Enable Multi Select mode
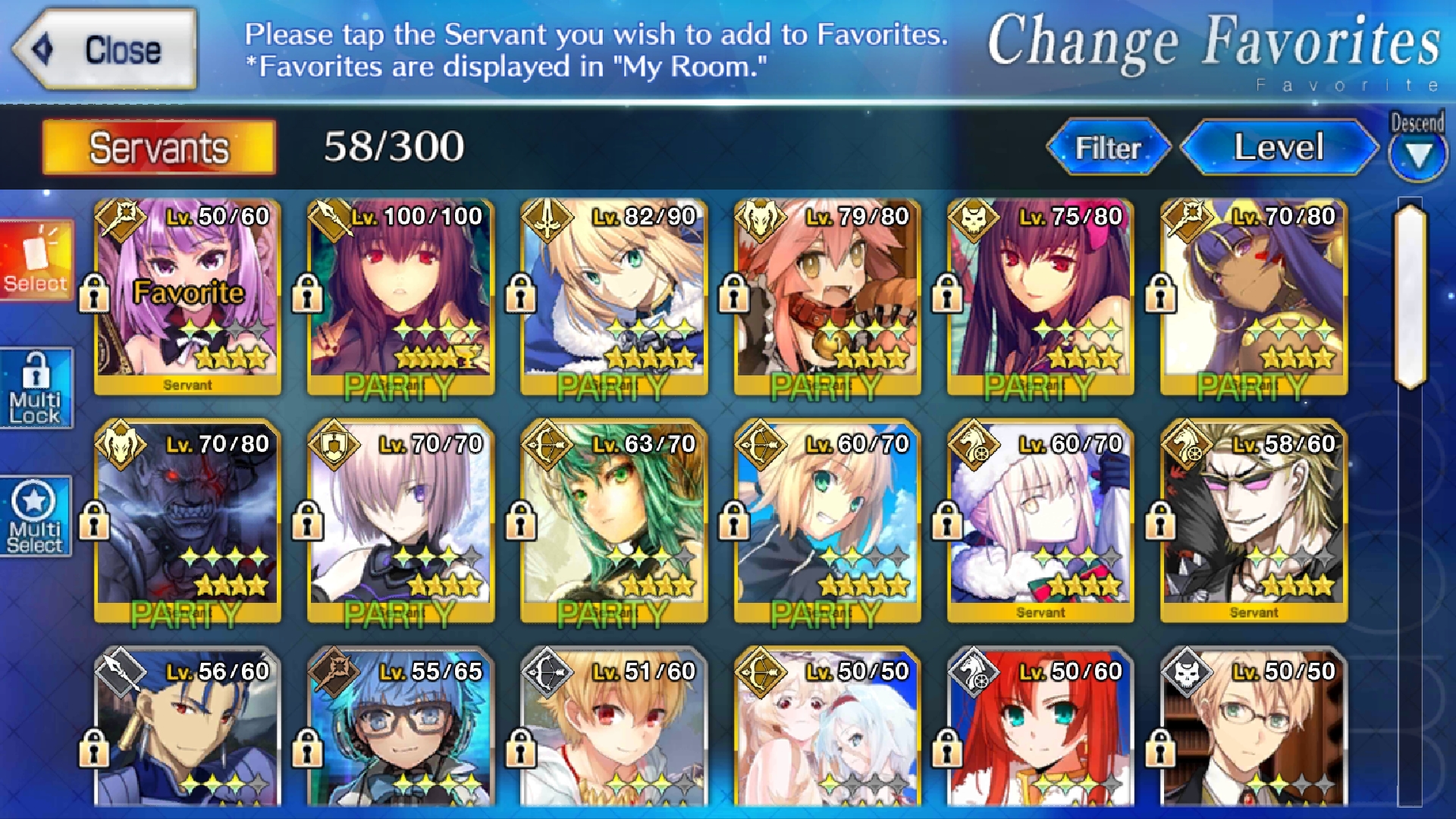Viewport: 1456px width, 819px height. tap(36, 517)
